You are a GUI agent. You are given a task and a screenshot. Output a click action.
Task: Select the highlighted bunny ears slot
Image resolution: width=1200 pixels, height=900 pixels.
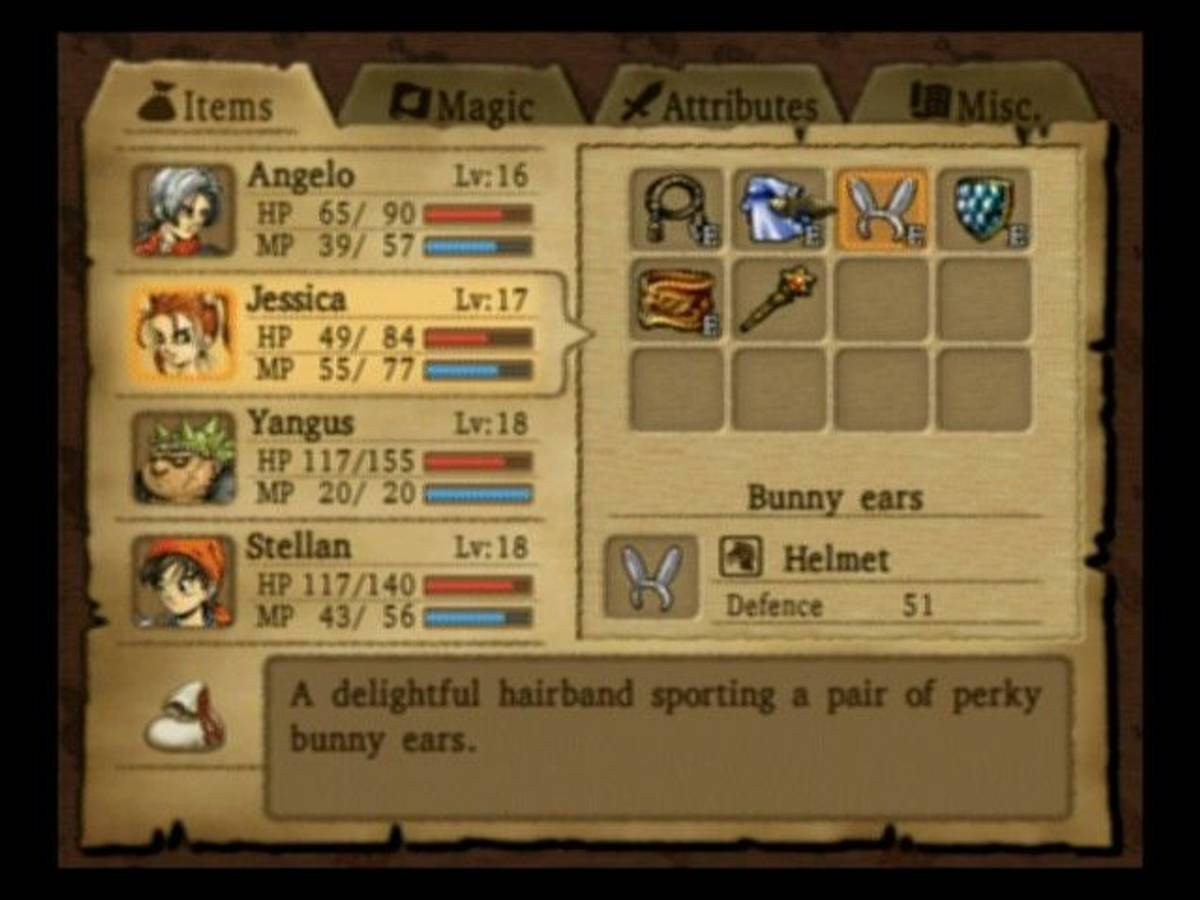tap(882, 209)
